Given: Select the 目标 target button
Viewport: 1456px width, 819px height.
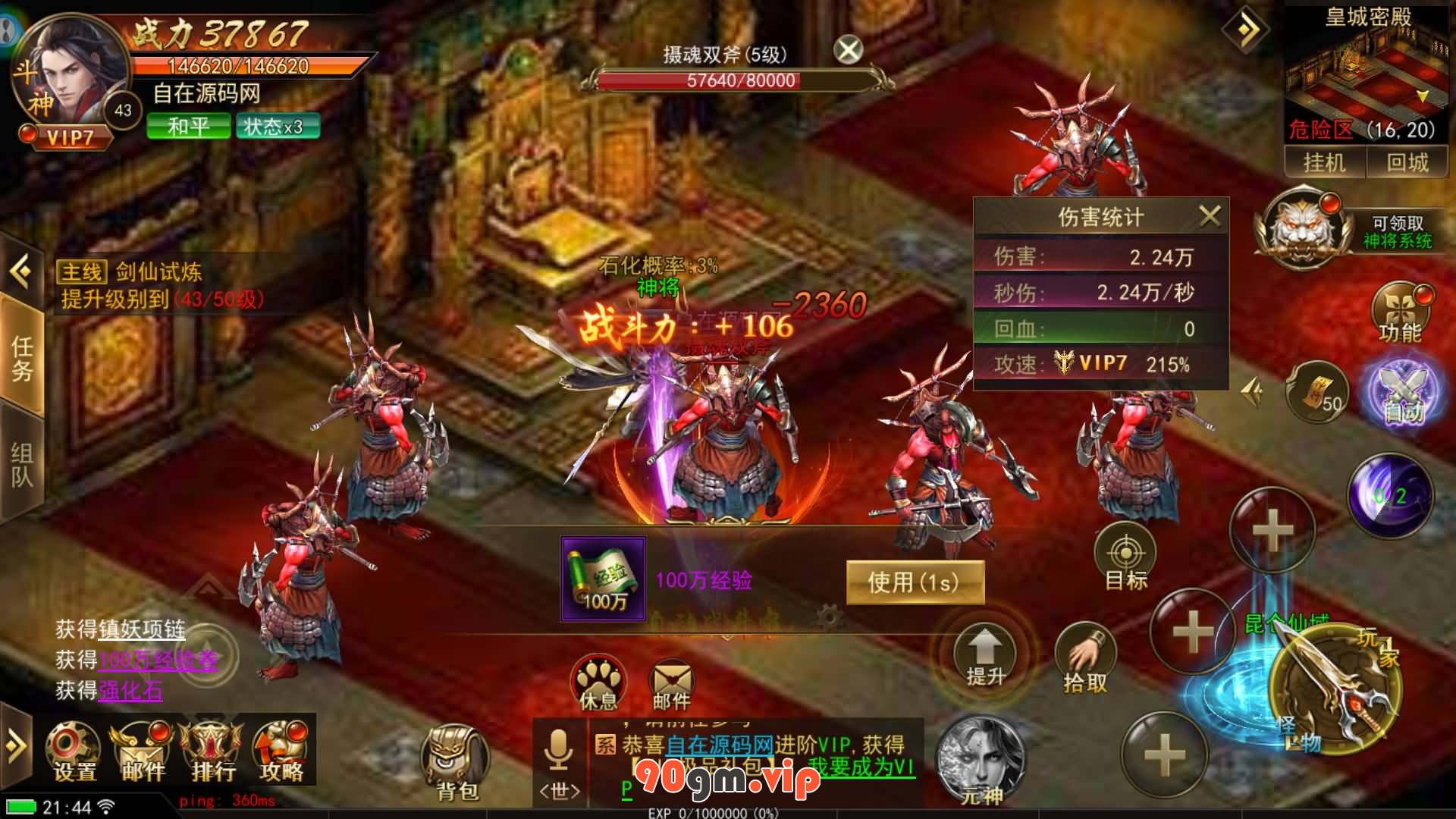Looking at the screenshot, I should point(1126,557).
